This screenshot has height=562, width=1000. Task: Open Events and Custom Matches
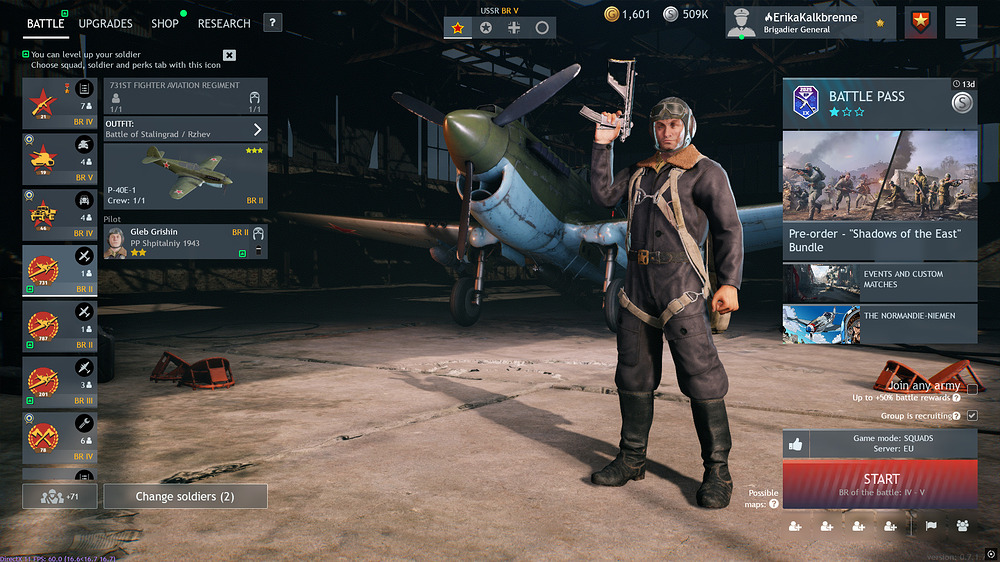(x=879, y=280)
